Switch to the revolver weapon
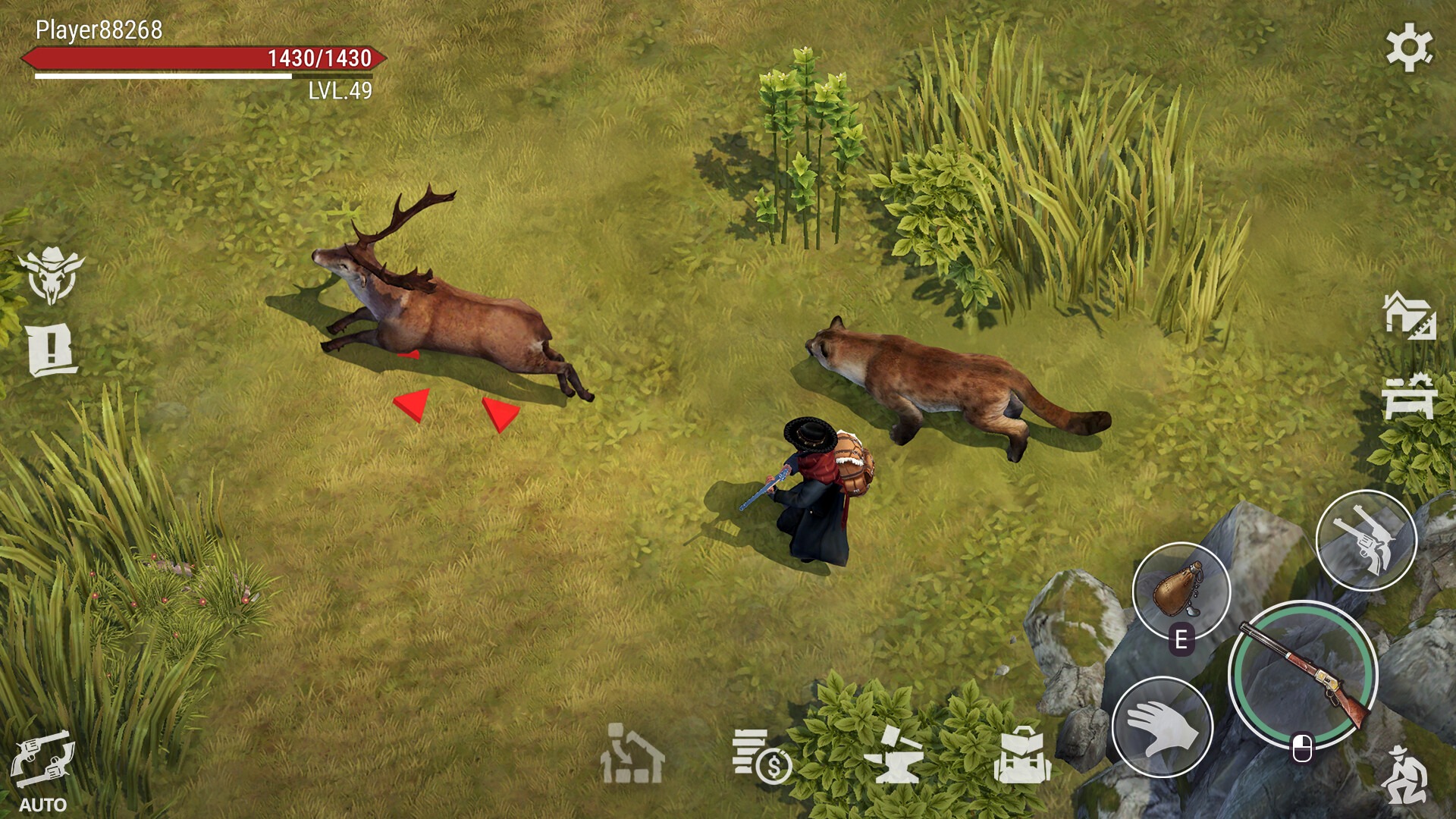Screen dimensions: 1456x819 tap(1366, 540)
